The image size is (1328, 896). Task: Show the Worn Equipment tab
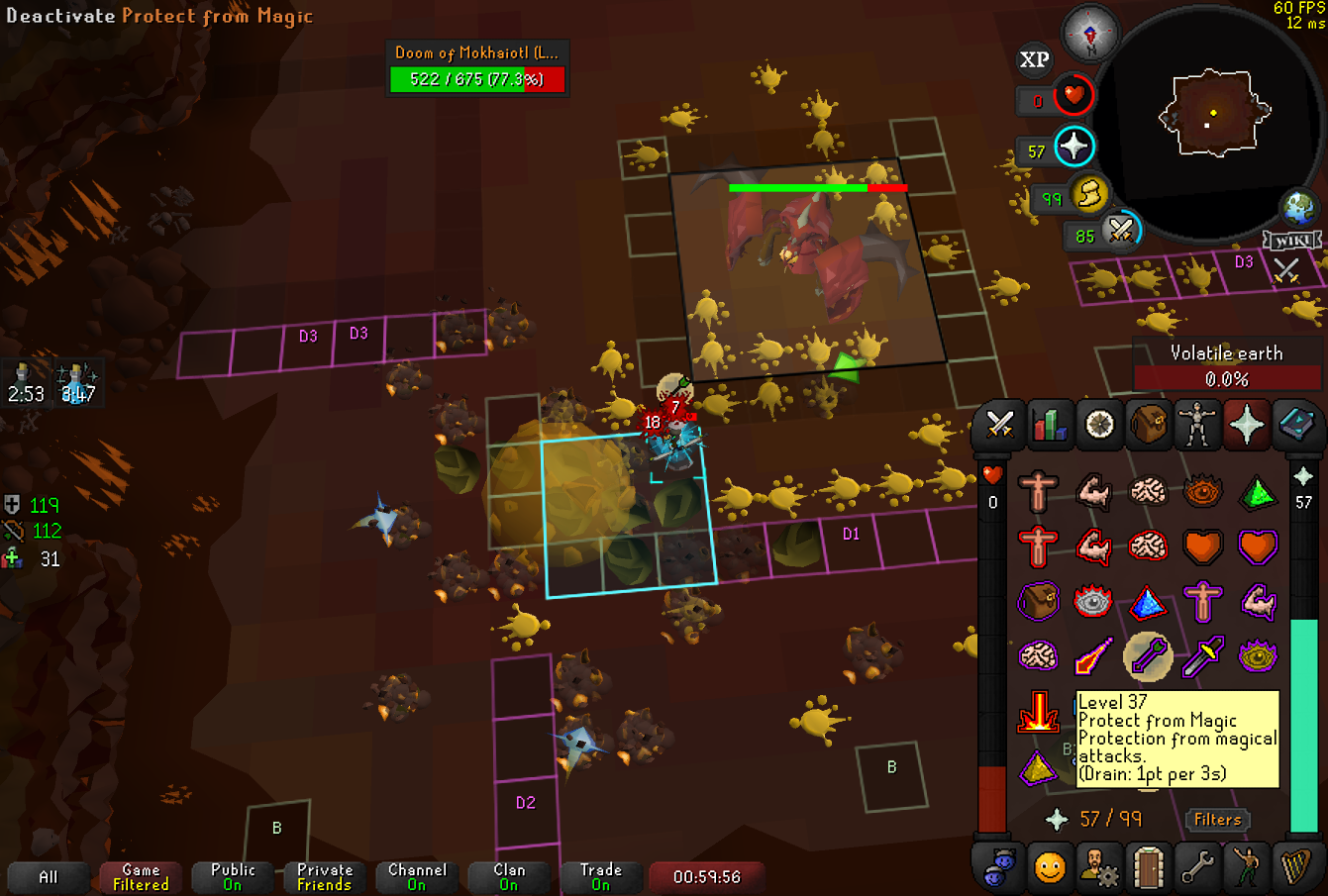tap(1197, 426)
